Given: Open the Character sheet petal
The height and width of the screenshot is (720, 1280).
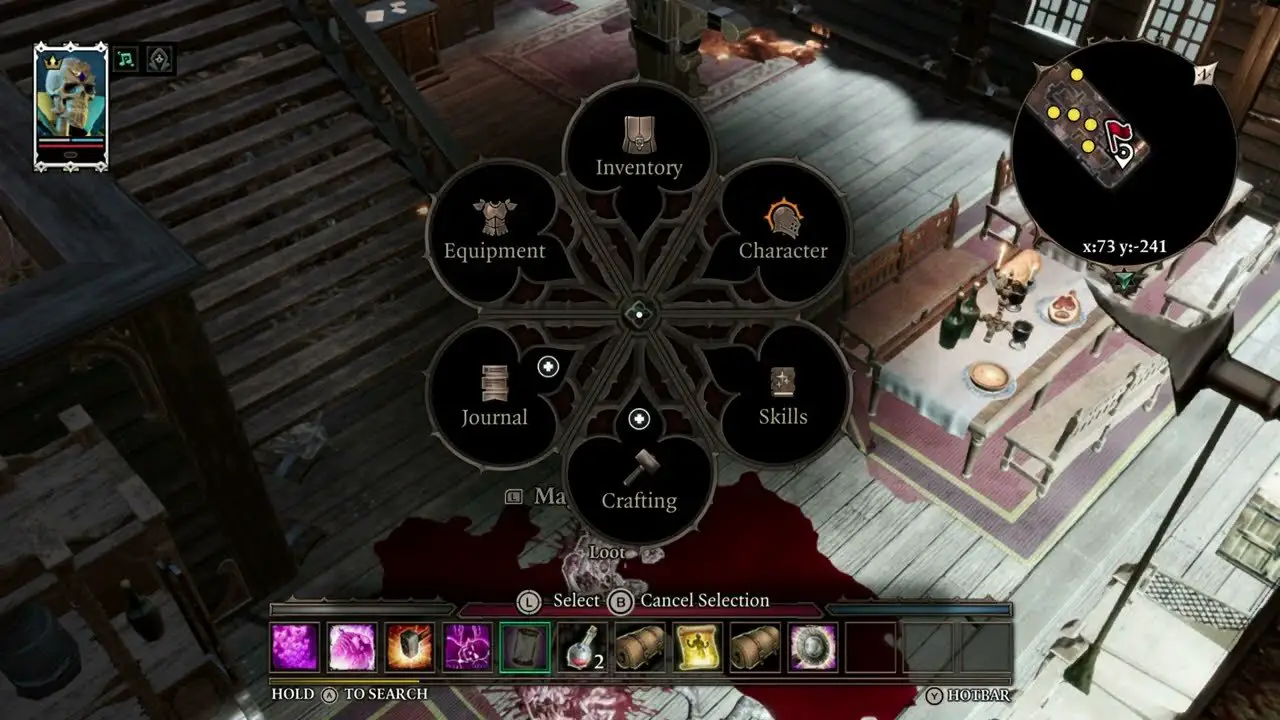Looking at the screenshot, I should 783,231.
